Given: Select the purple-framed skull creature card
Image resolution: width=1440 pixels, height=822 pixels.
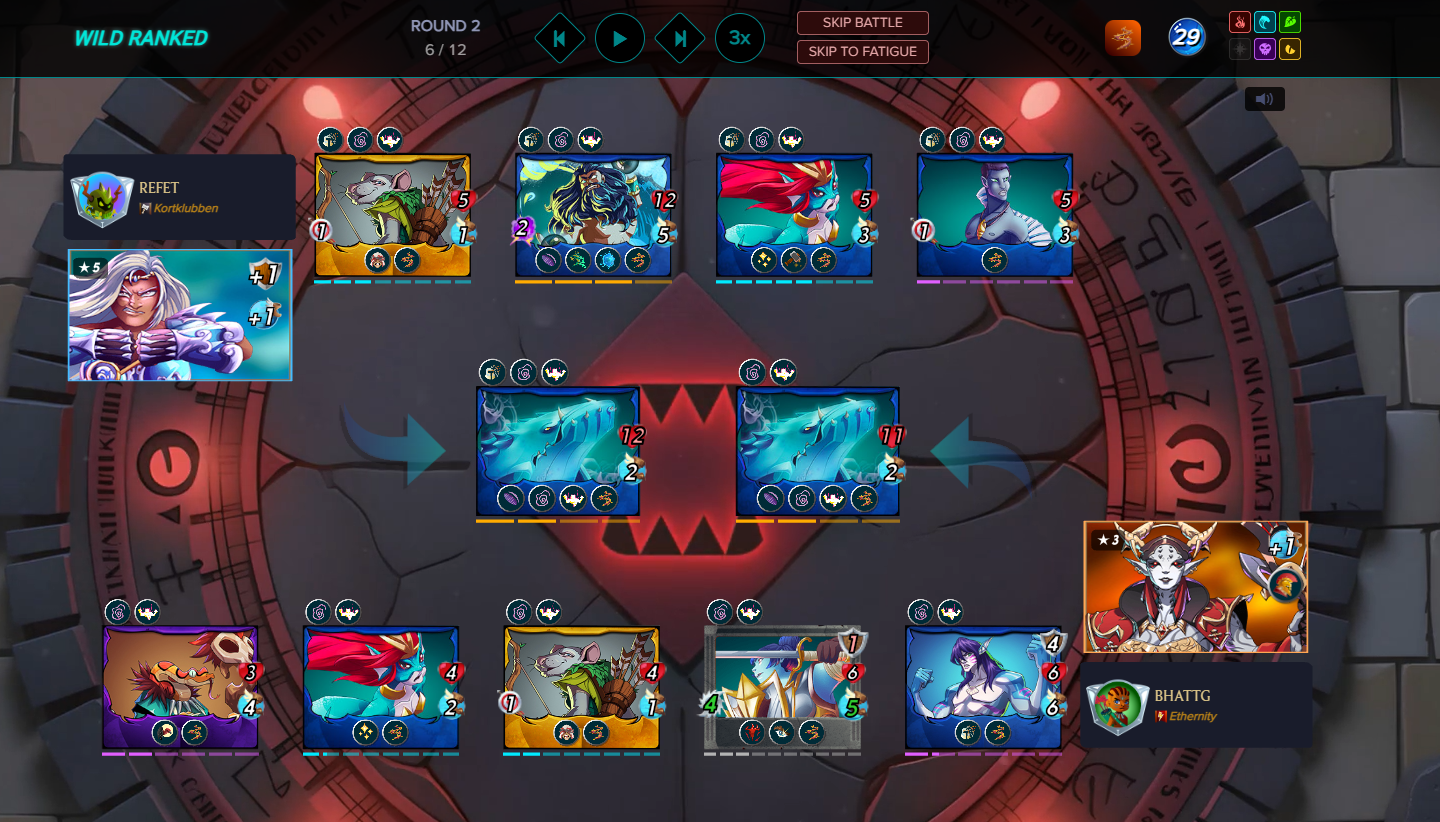Looking at the screenshot, I should click(x=180, y=688).
